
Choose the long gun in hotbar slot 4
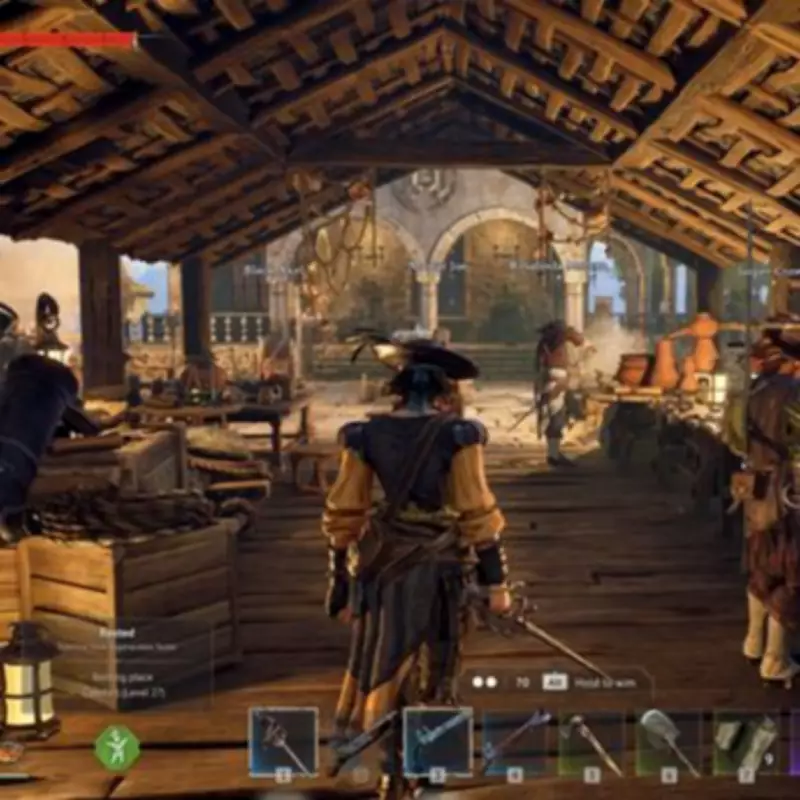click(515, 741)
